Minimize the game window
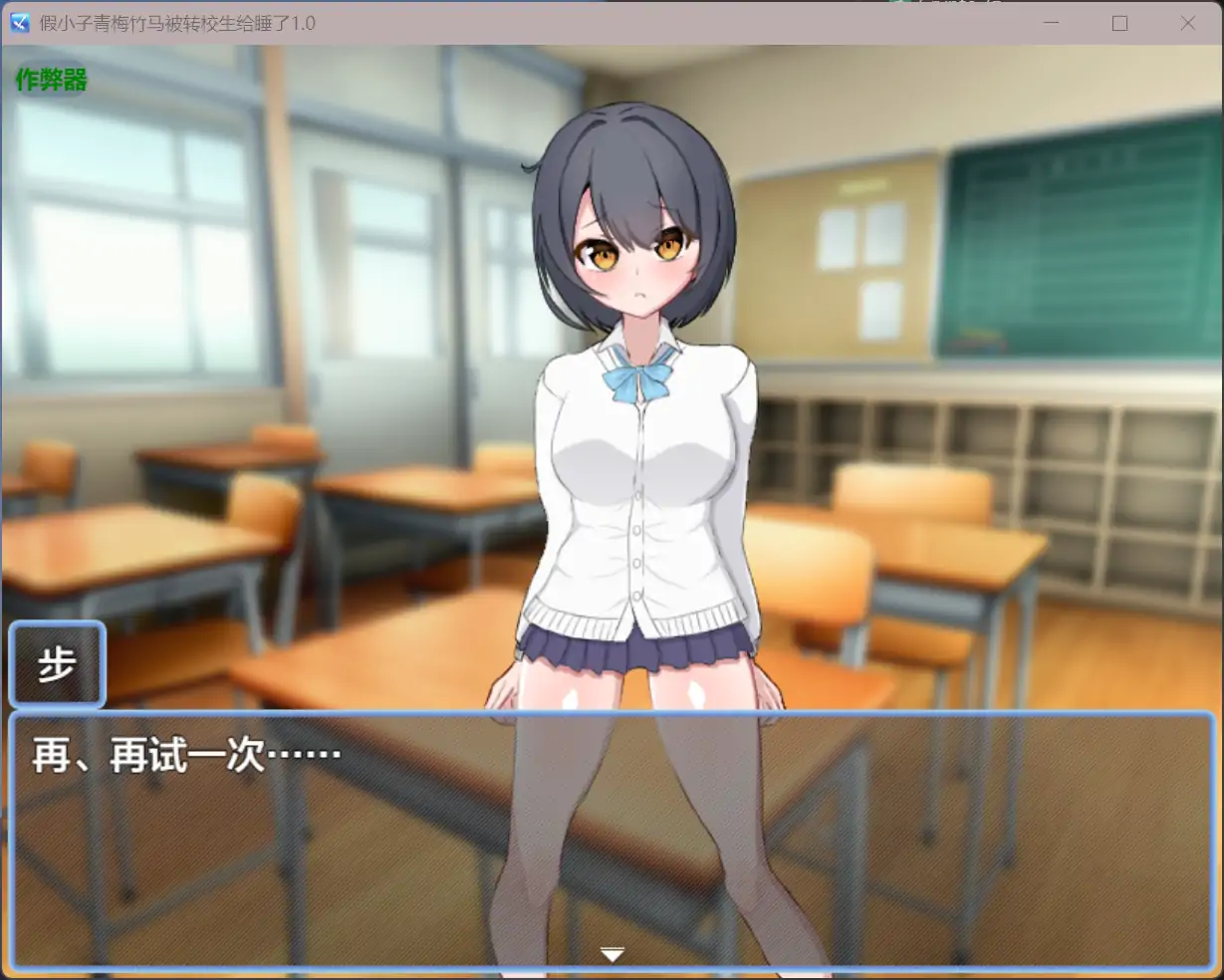This screenshot has width=1224, height=980. click(x=1052, y=23)
